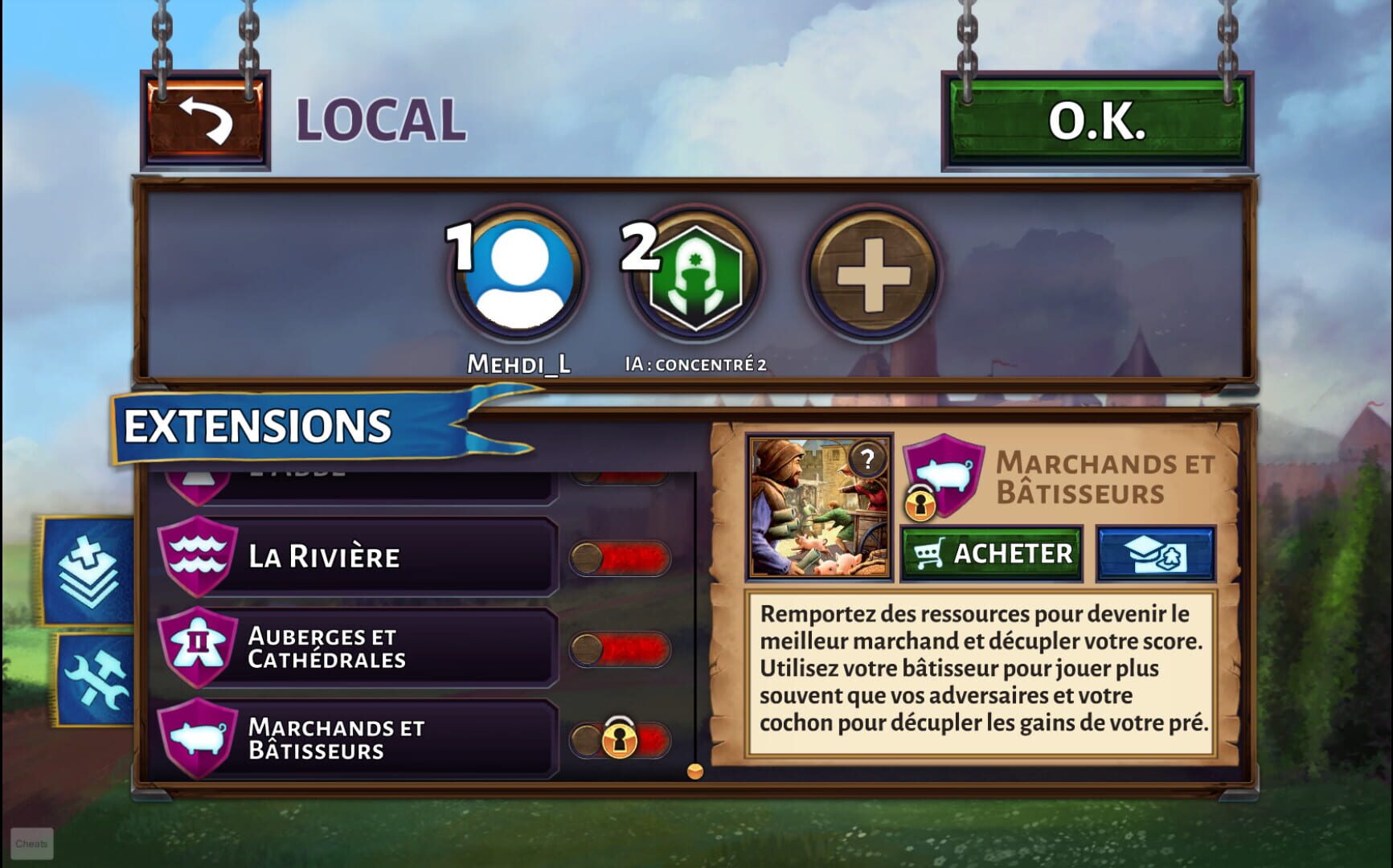1393x868 pixels.
Task: Select the EXTENSIONS banner tab
Action: point(257,424)
